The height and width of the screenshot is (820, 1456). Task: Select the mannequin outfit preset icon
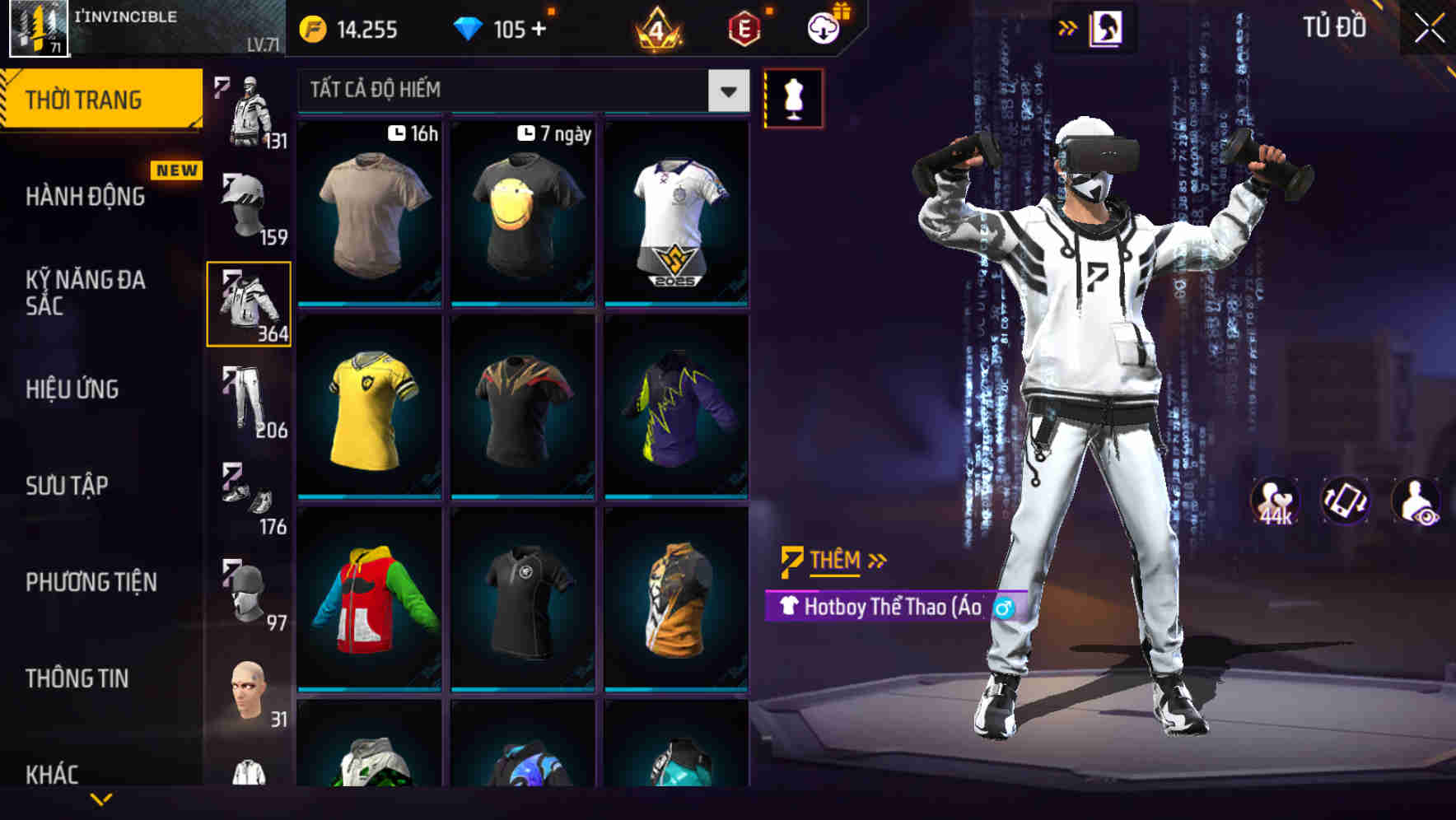[795, 97]
